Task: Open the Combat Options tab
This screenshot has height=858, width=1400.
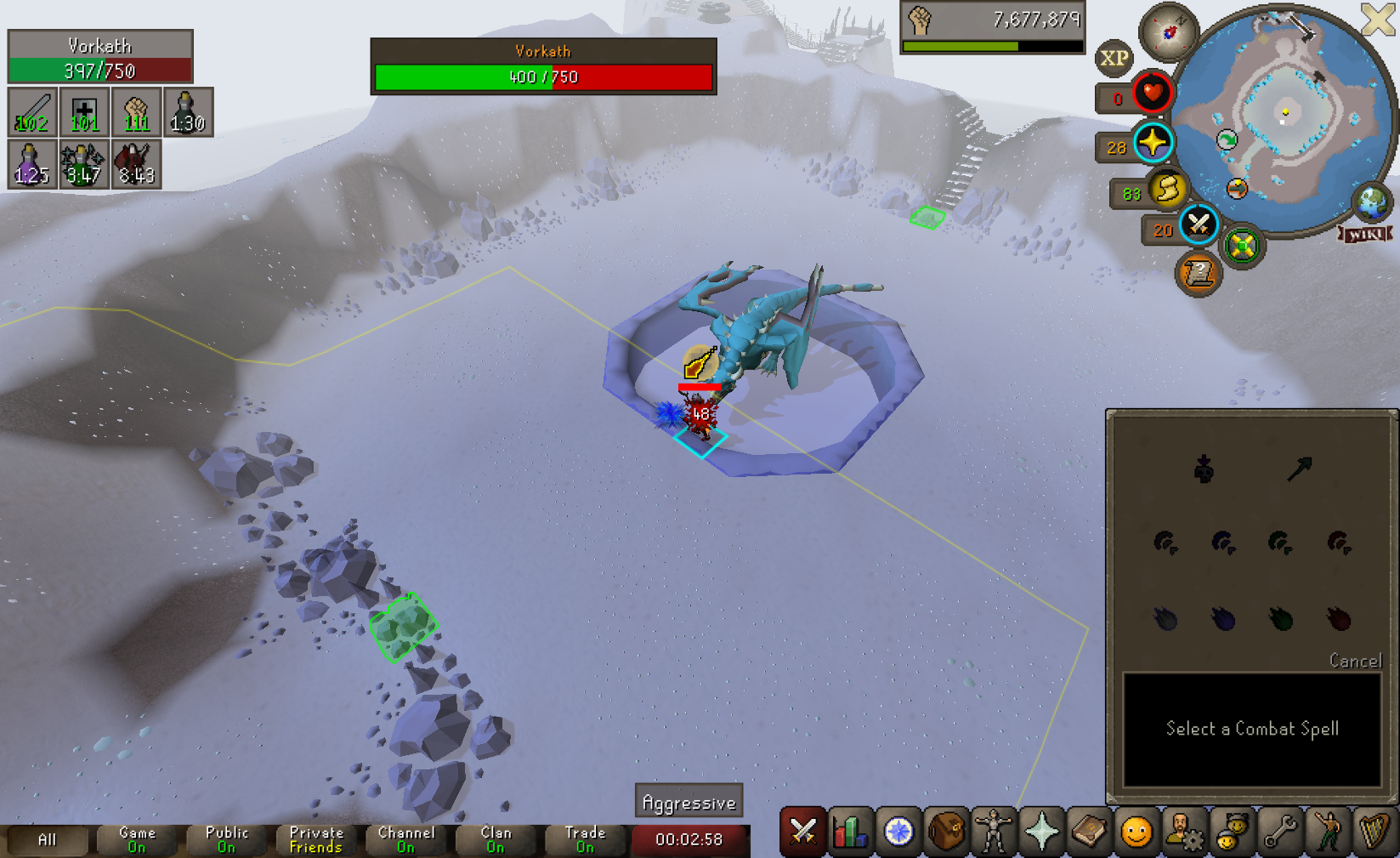Action: (x=802, y=832)
